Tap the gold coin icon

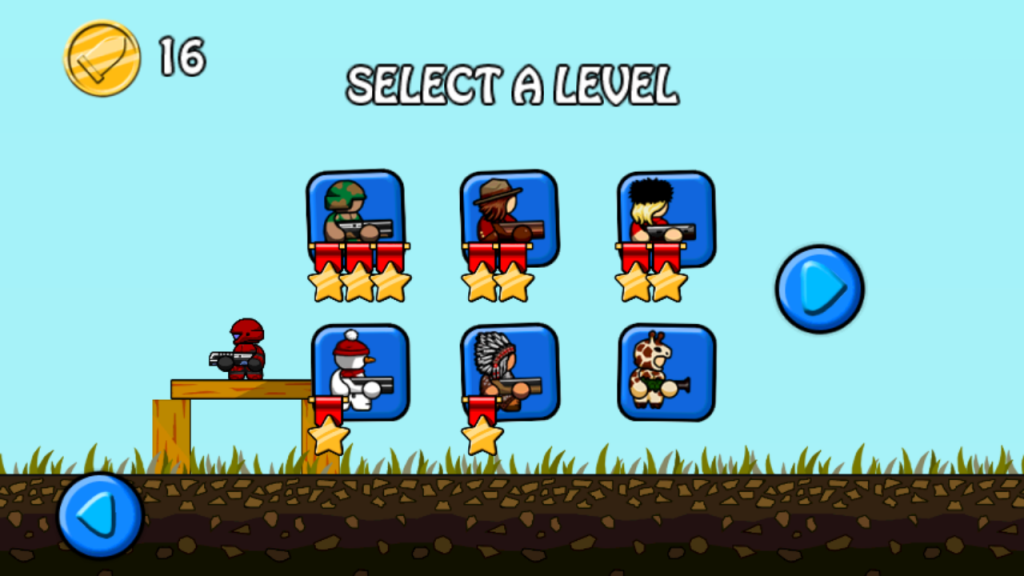[x=102, y=58]
